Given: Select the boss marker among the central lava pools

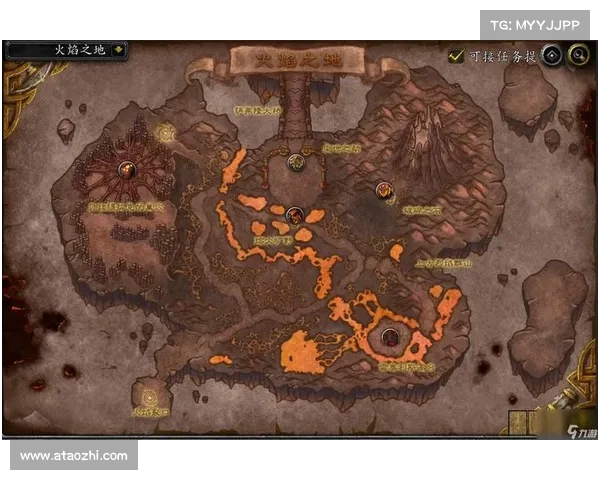Looking at the screenshot, I should pos(294,214).
